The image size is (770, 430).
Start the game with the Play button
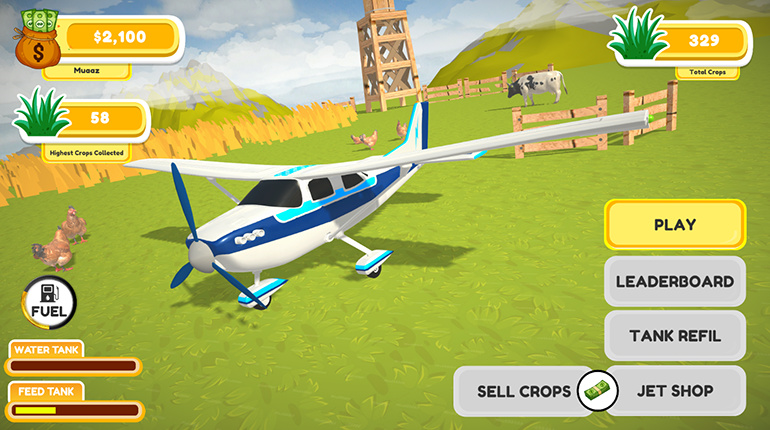[674, 225]
